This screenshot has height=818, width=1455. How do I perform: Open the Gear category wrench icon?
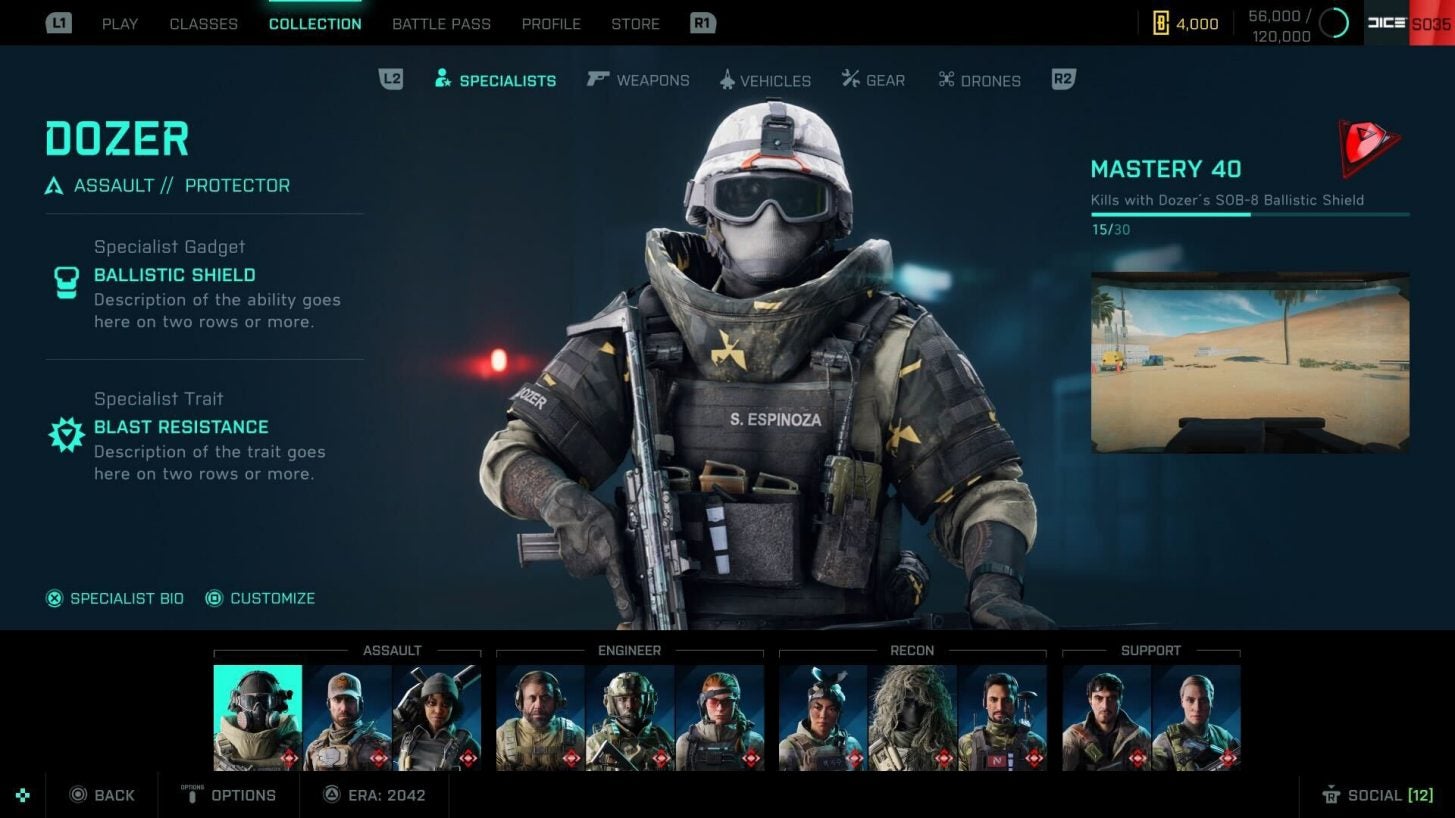(851, 79)
